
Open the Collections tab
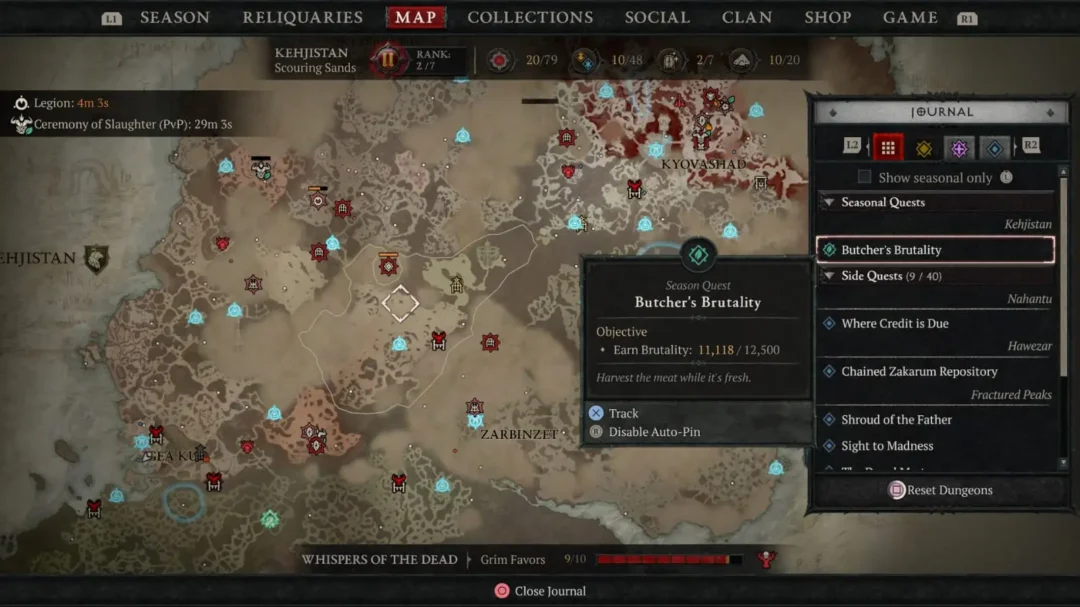pos(530,17)
